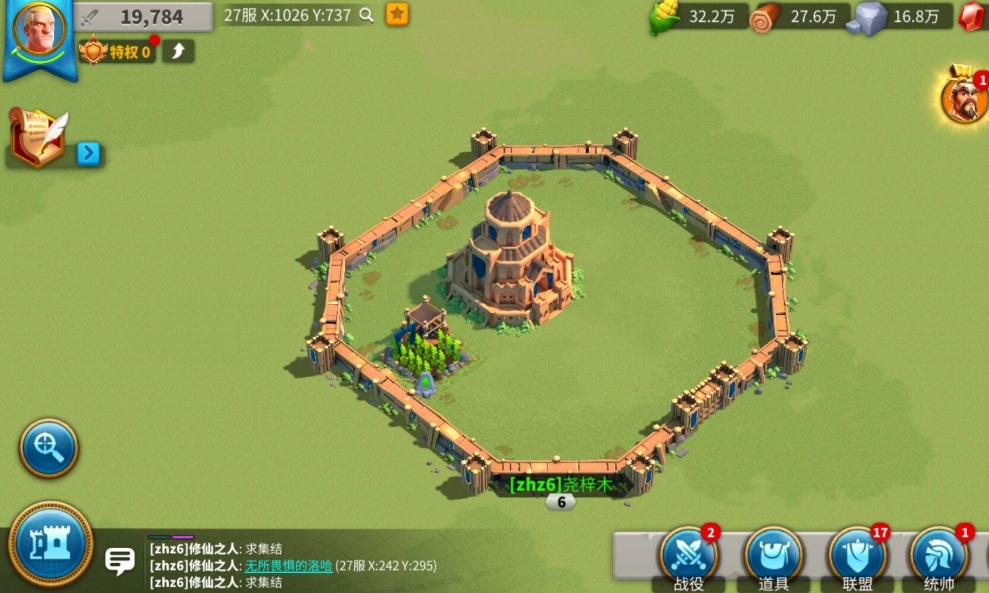Open the governor profile portrait
Viewport: 989px width, 593px height.
38,30
